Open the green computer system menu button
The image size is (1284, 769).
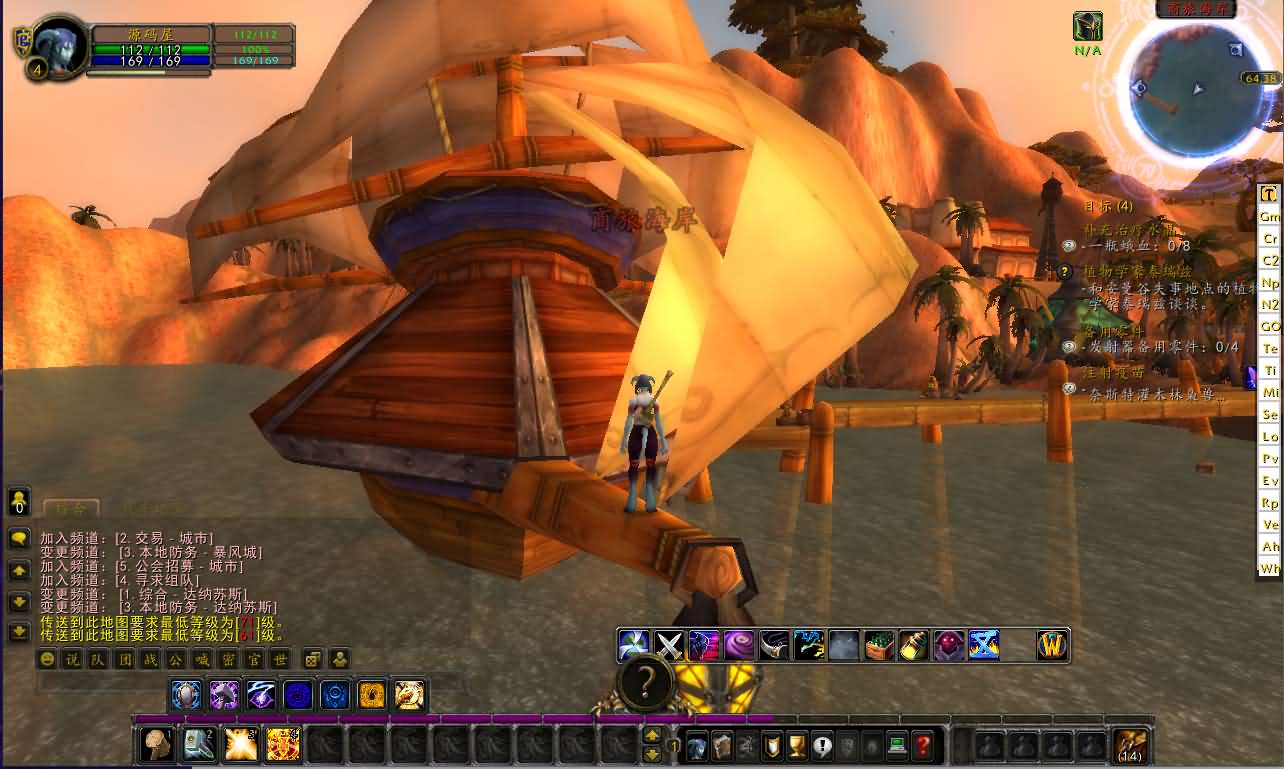[897, 745]
